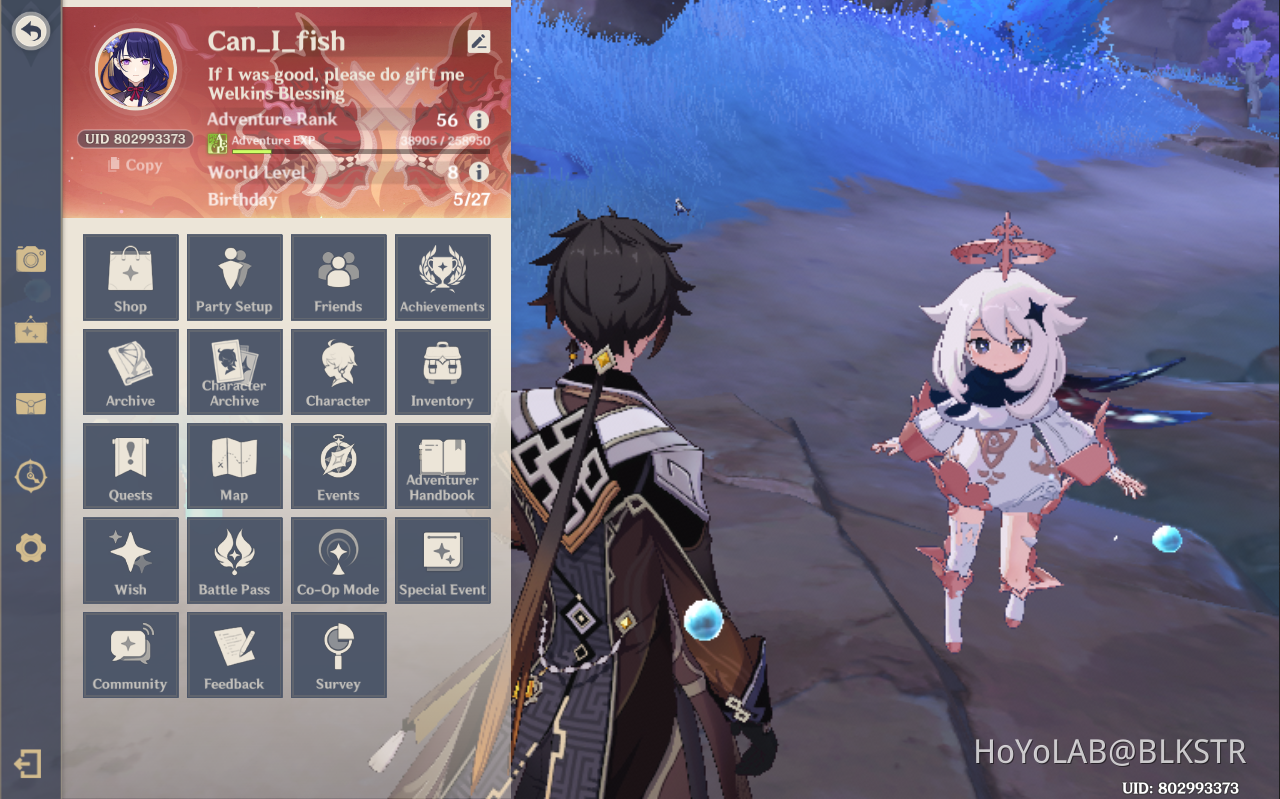Open the Map
The image size is (1280, 799).
point(235,466)
